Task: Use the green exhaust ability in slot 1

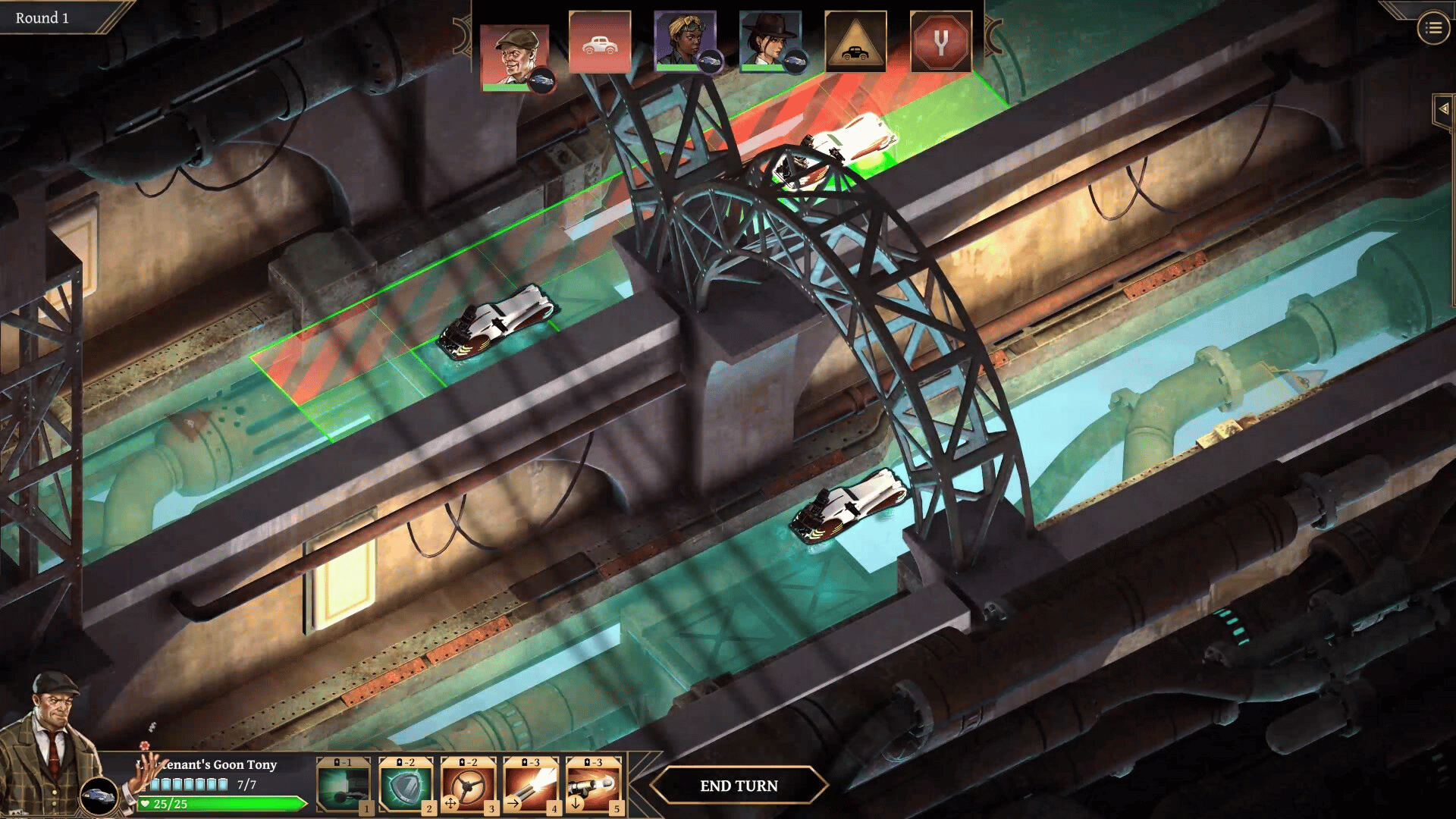Action: pyautogui.click(x=343, y=786)
